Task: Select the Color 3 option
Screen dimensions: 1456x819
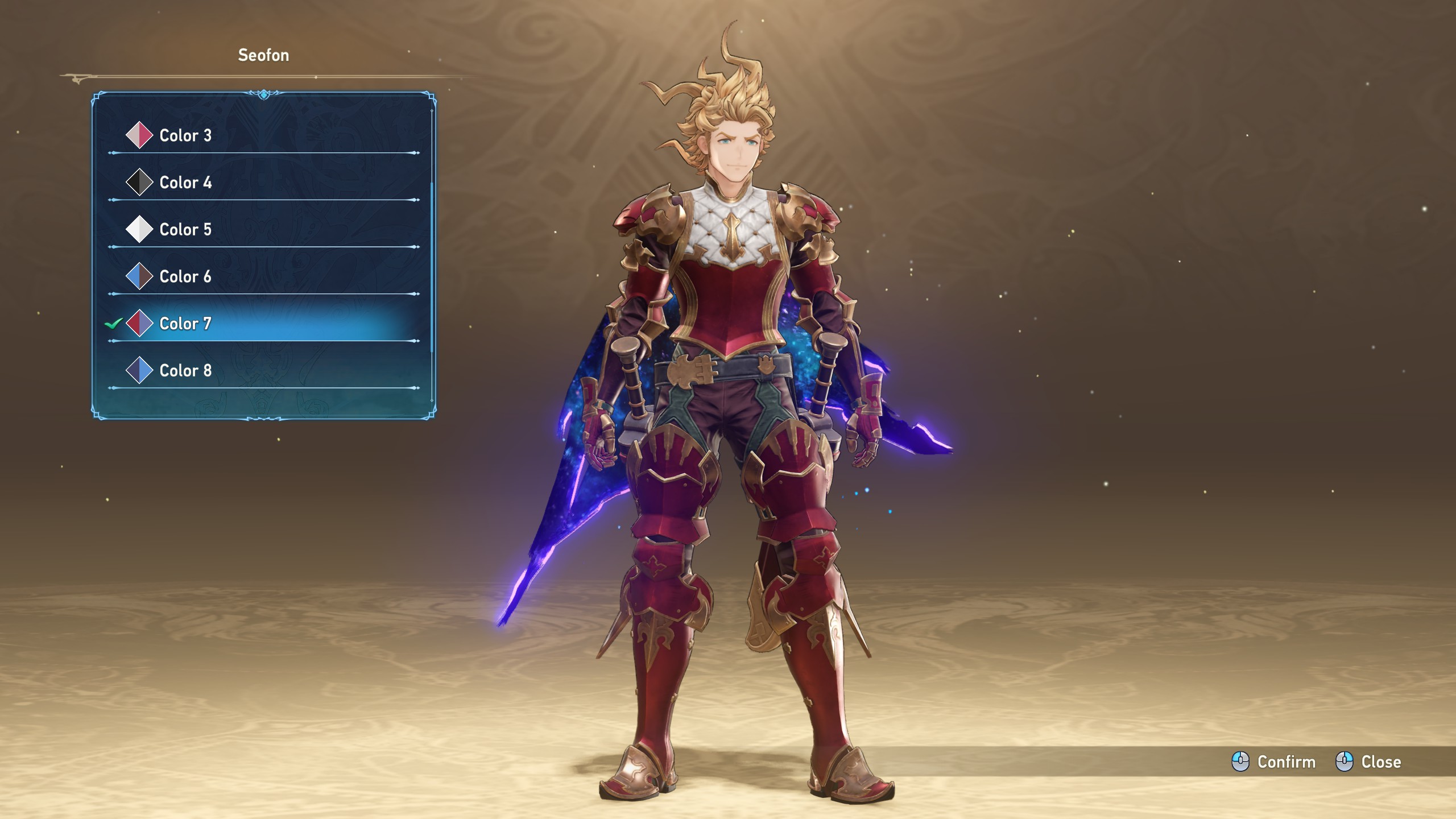Action: tap(185, 135)
